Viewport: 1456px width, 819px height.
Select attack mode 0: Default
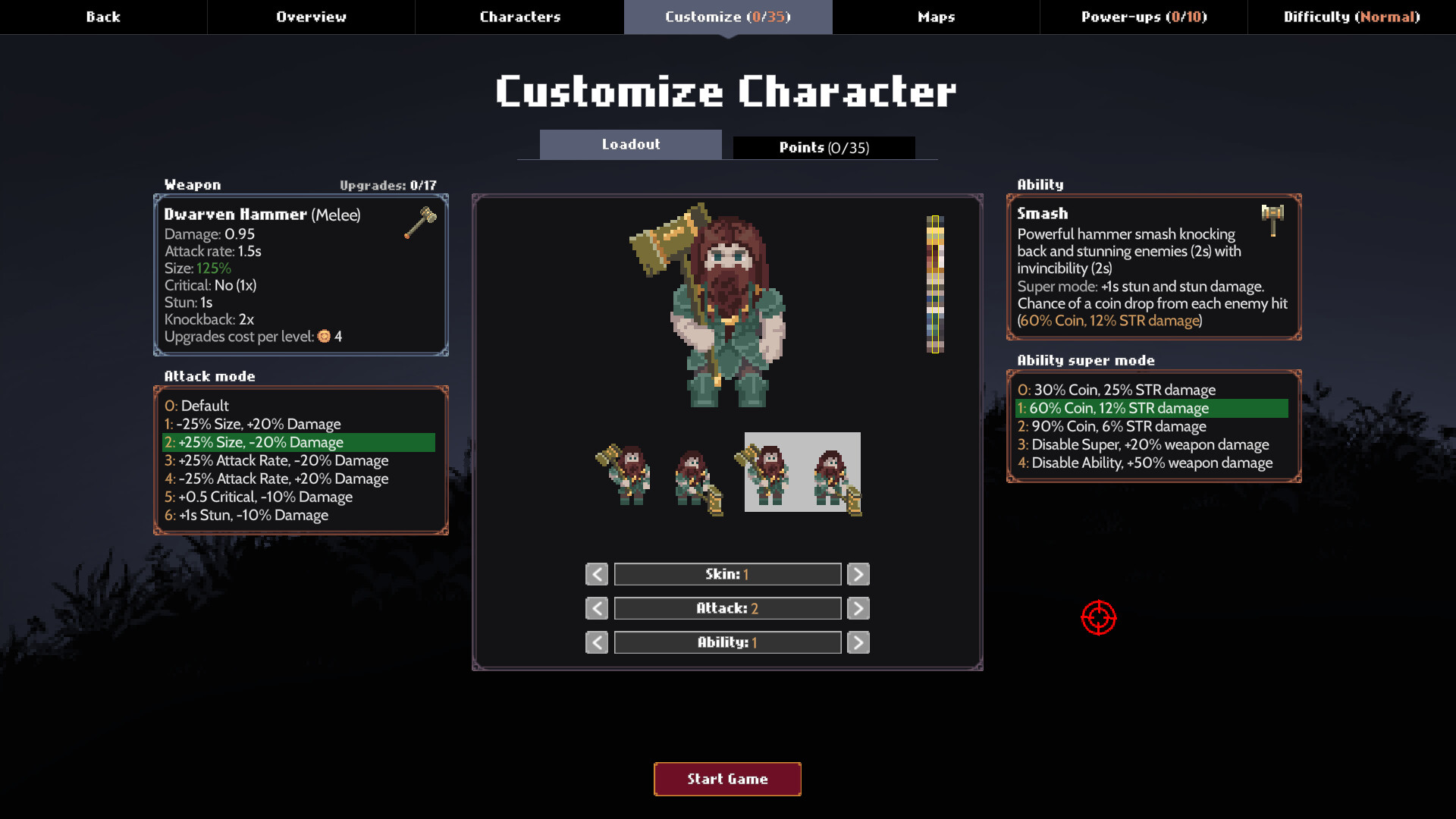pos(197,406)
